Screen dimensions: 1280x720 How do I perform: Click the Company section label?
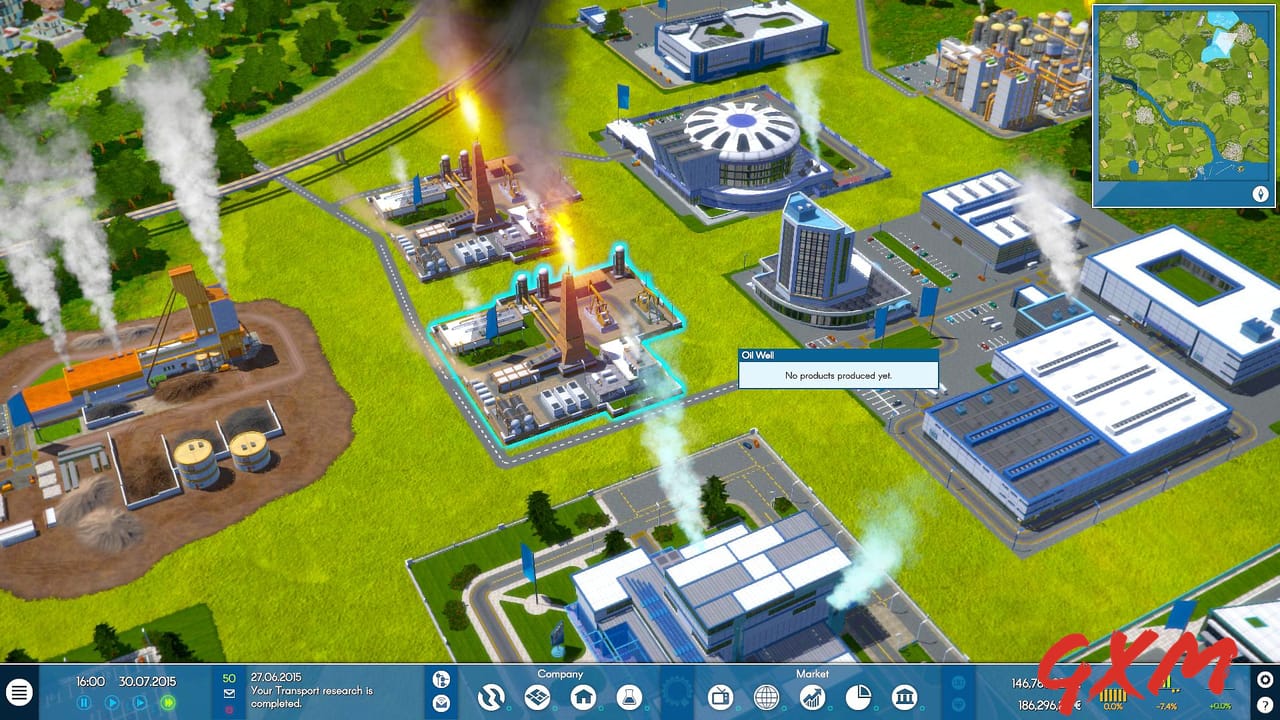point(560,673)
